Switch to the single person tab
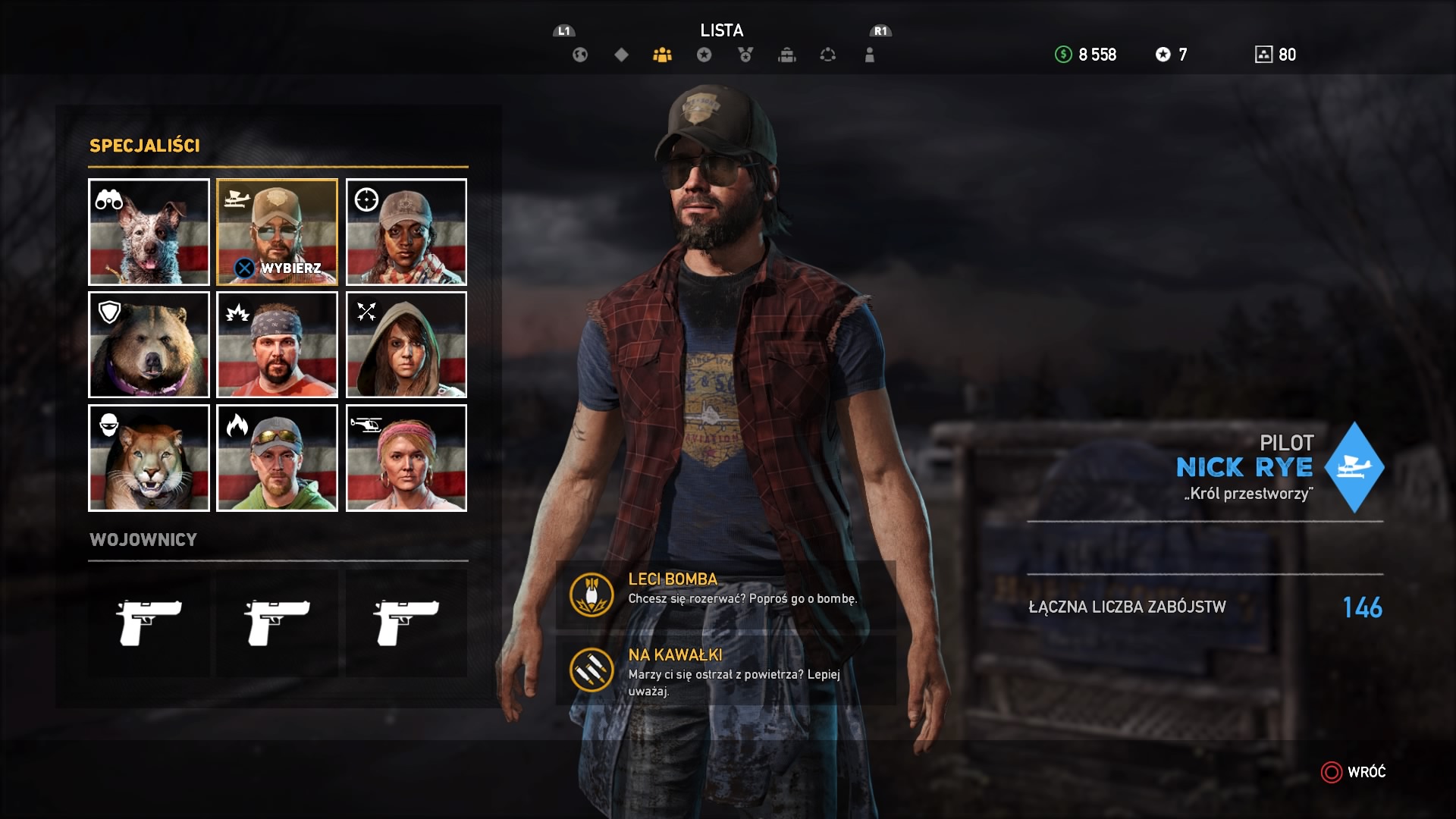 870,55
